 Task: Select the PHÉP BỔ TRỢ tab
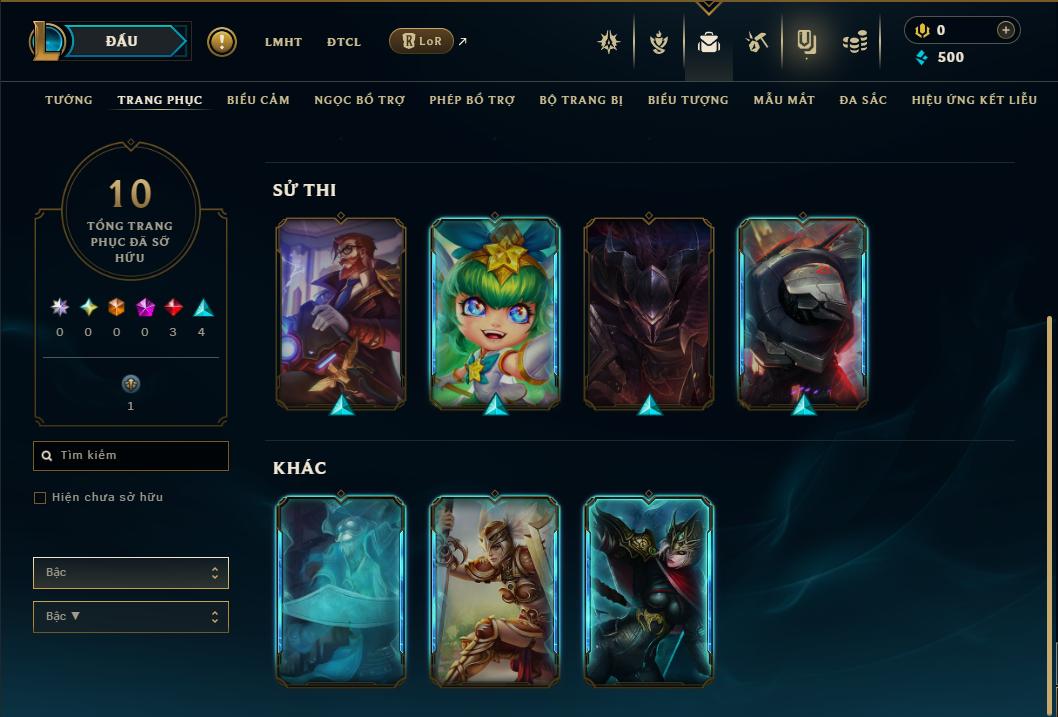click(472, 100)
